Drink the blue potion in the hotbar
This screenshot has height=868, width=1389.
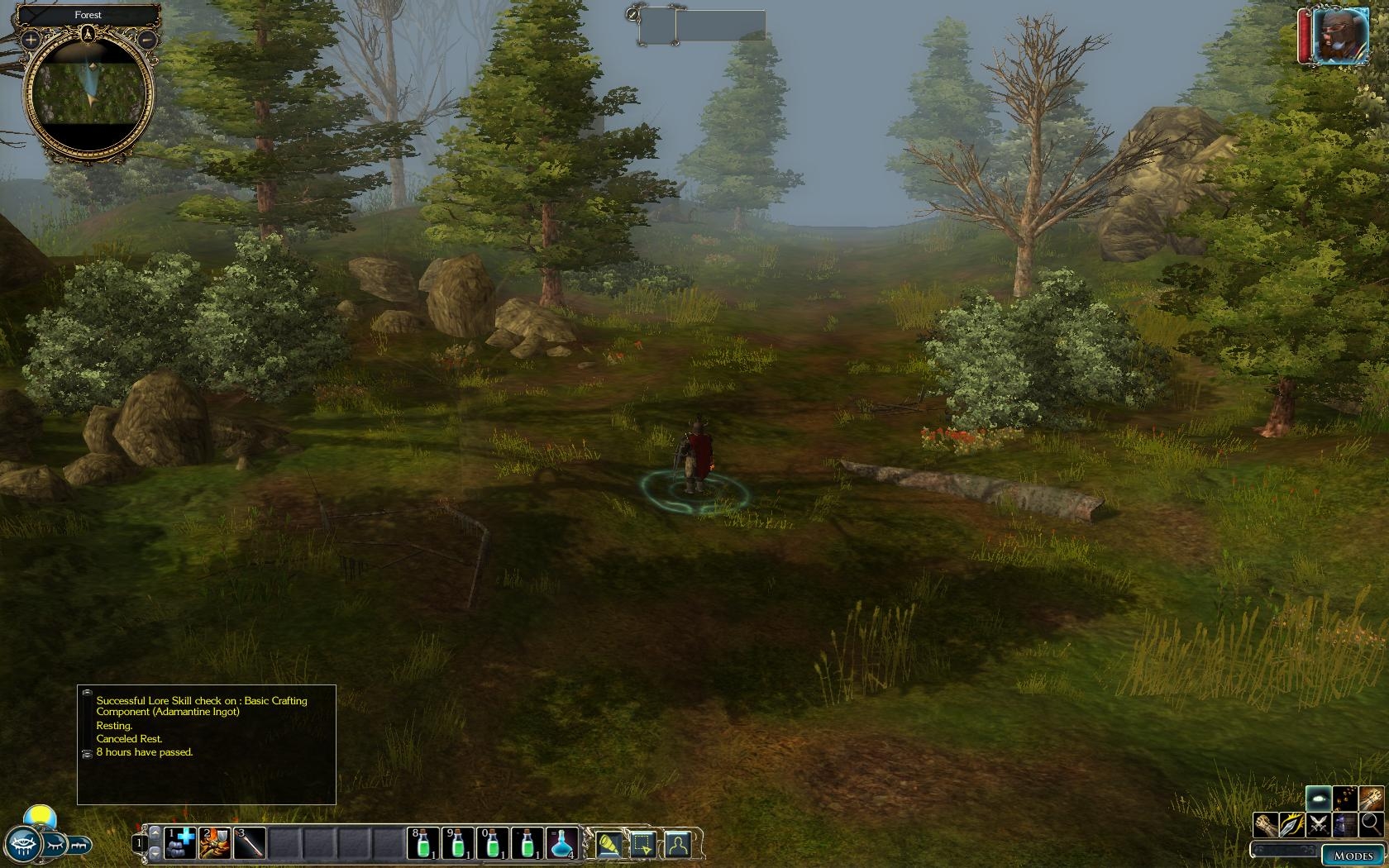click(x=562, y=843)
